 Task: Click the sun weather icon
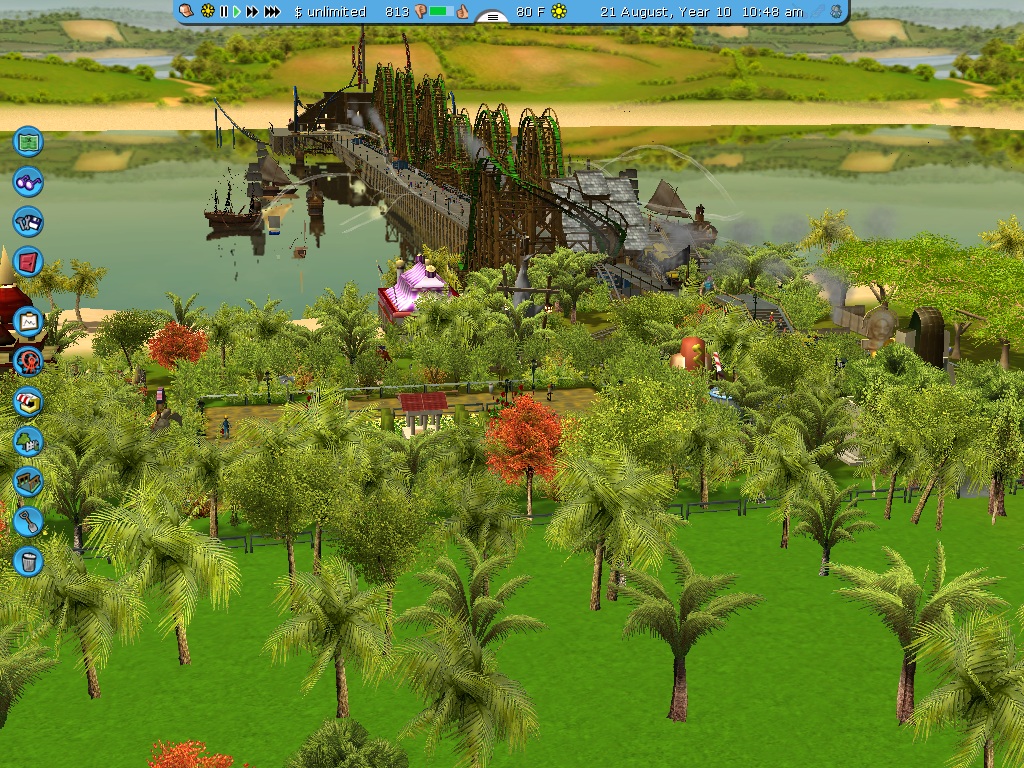559,12
